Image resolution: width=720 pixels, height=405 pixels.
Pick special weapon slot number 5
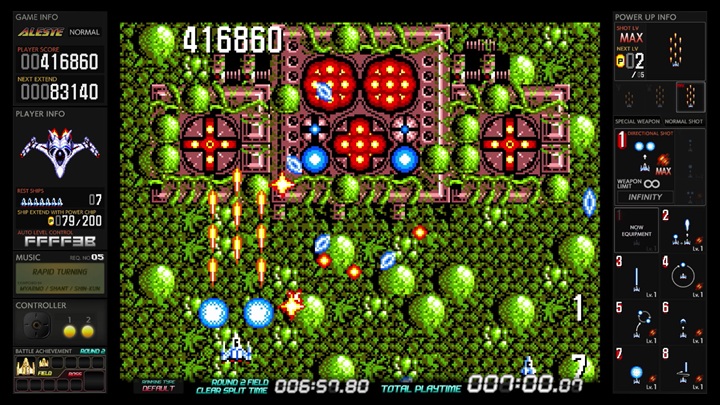pyautogui.click(x=636, y=322)
